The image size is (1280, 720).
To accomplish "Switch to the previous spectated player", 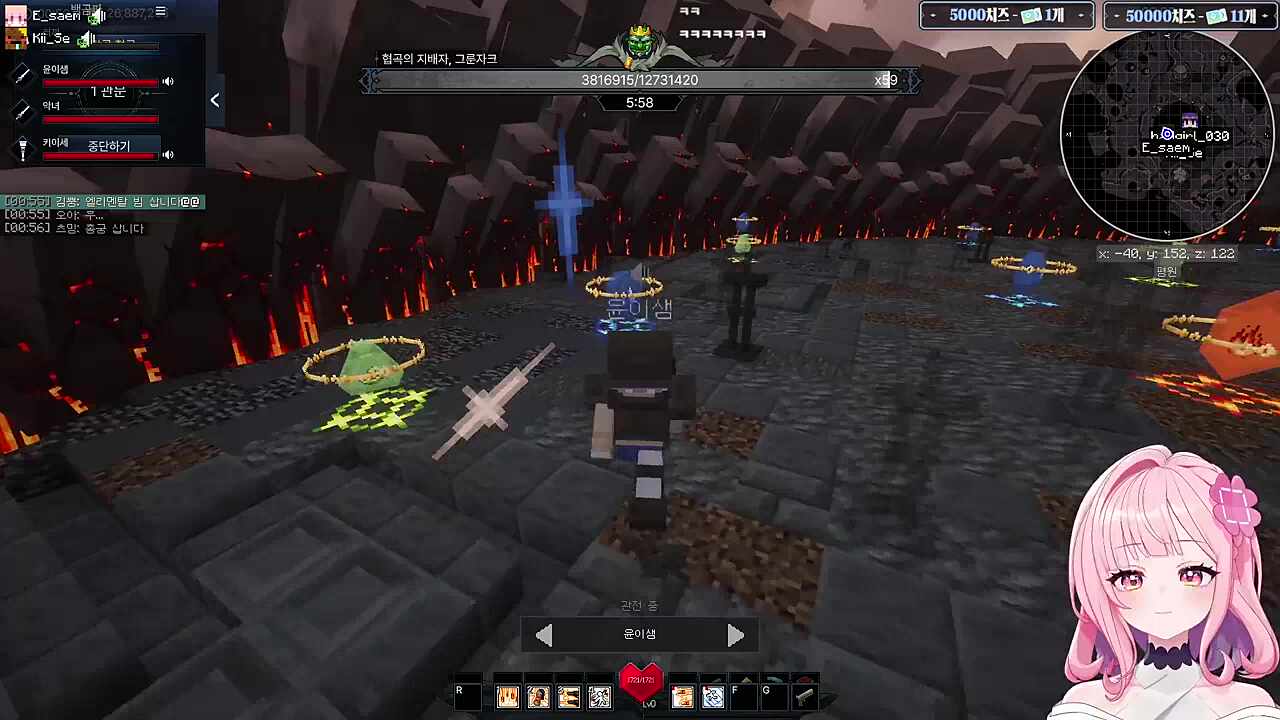I will [544, 635].
